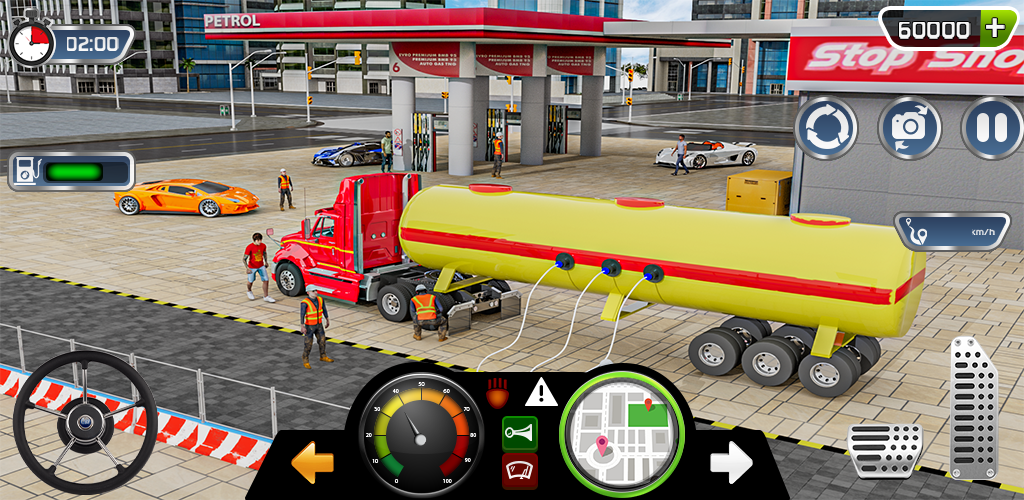
Task: Toggle the hazard warning triangle
Action: click(x=541, y=392)
